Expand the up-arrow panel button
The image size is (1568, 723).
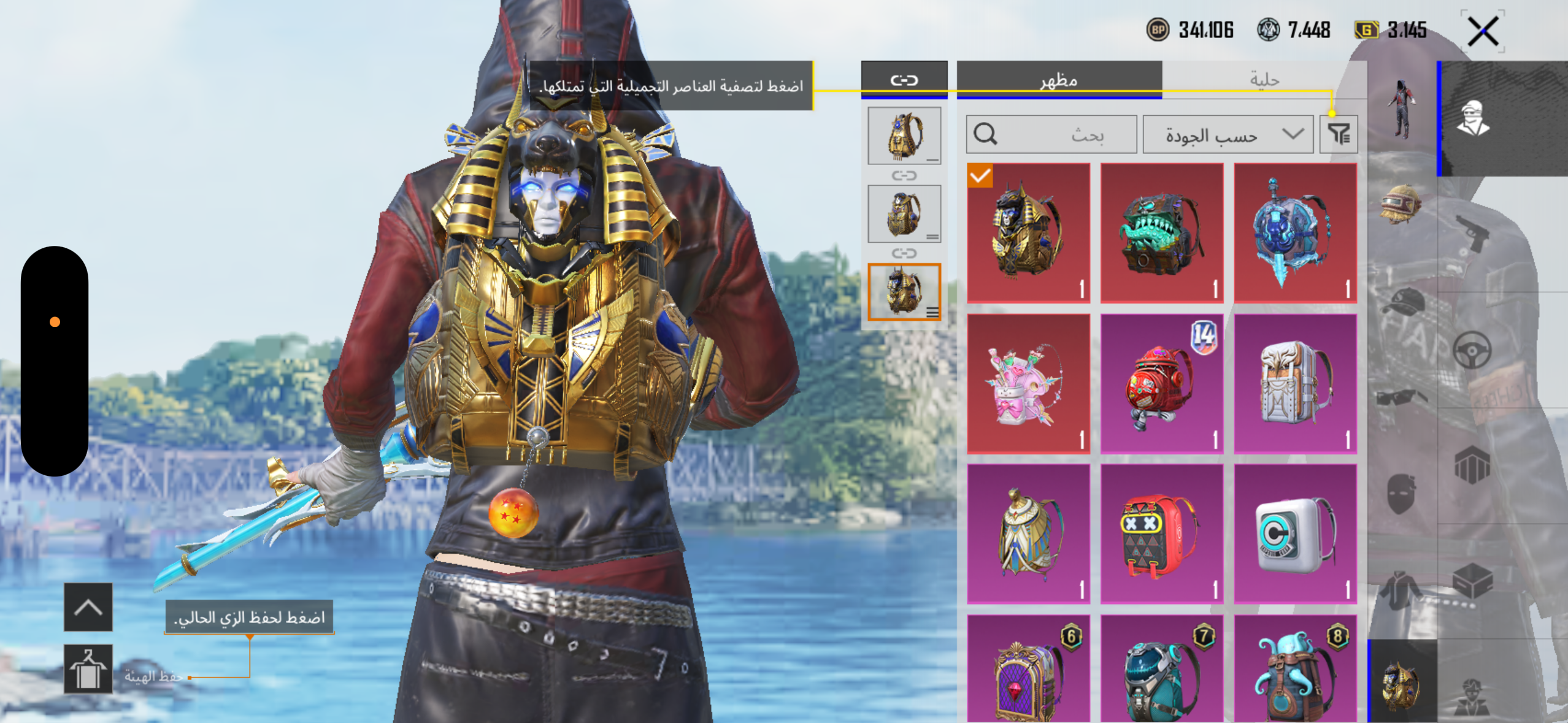(x=88, y=607)
